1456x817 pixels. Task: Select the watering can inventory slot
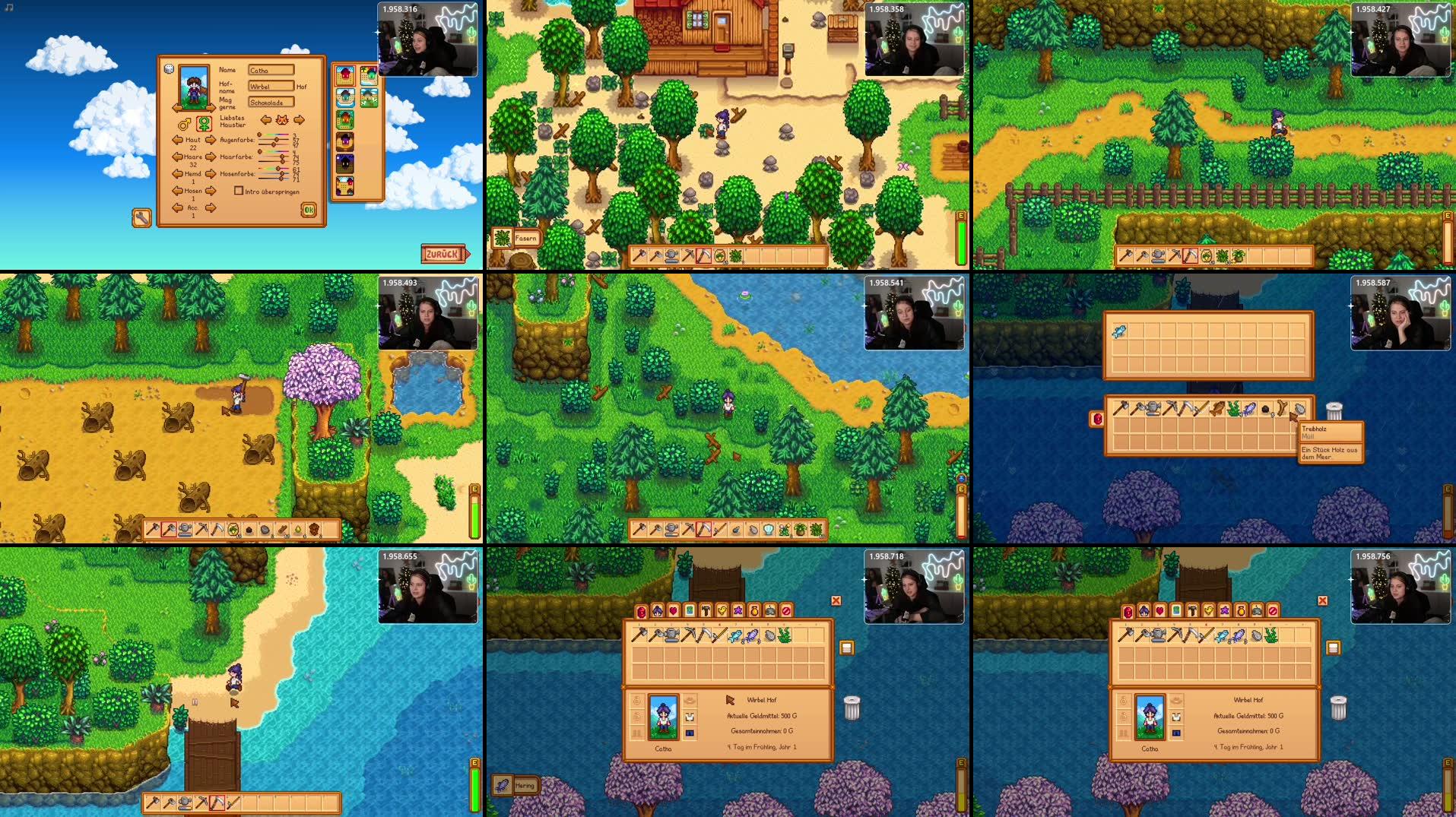pos(671,636)
